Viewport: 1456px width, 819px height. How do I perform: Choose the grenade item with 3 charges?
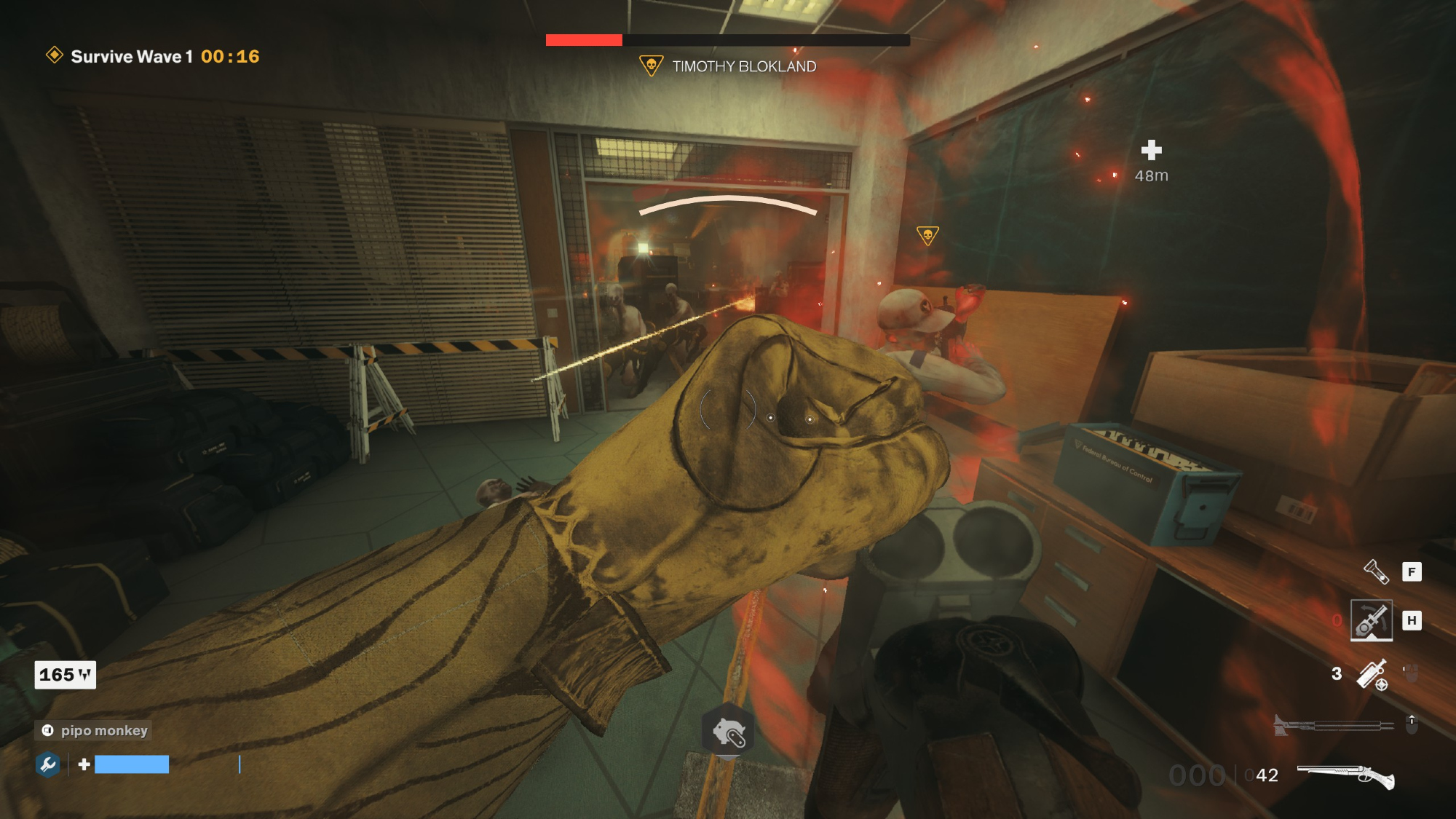1372,674
